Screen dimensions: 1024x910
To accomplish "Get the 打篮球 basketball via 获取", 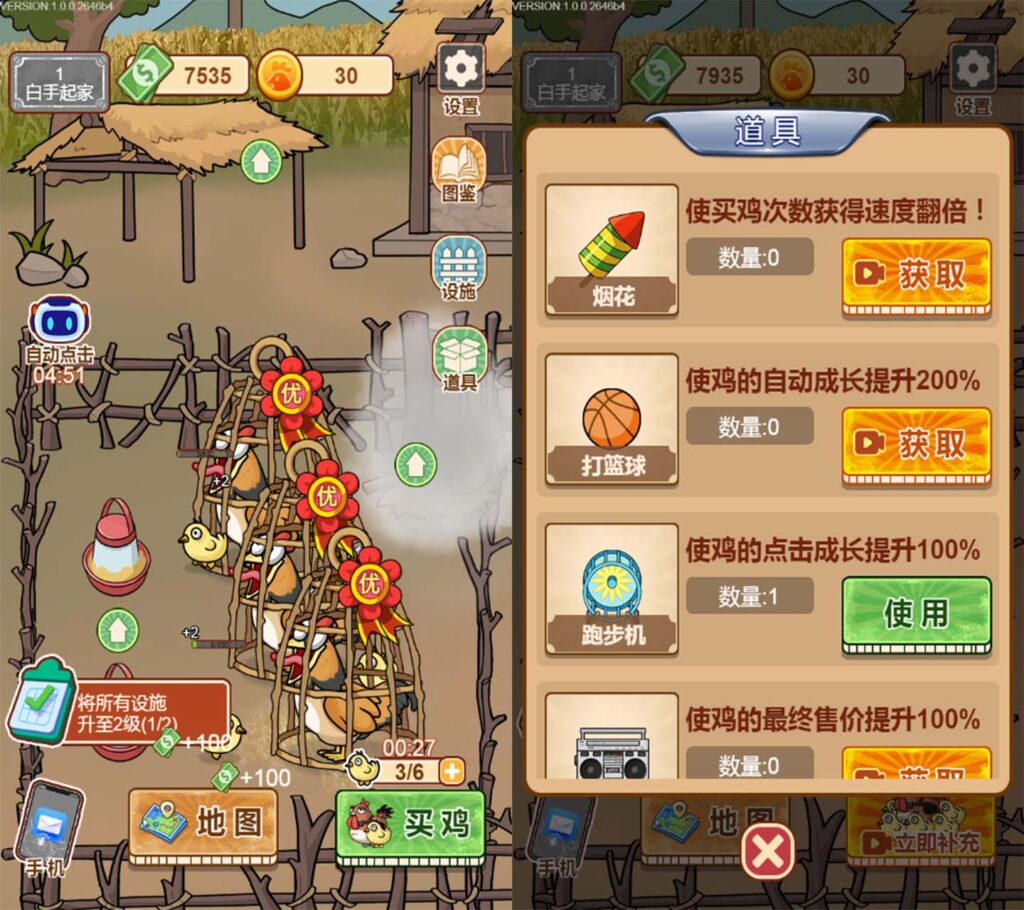I will 916,445.
